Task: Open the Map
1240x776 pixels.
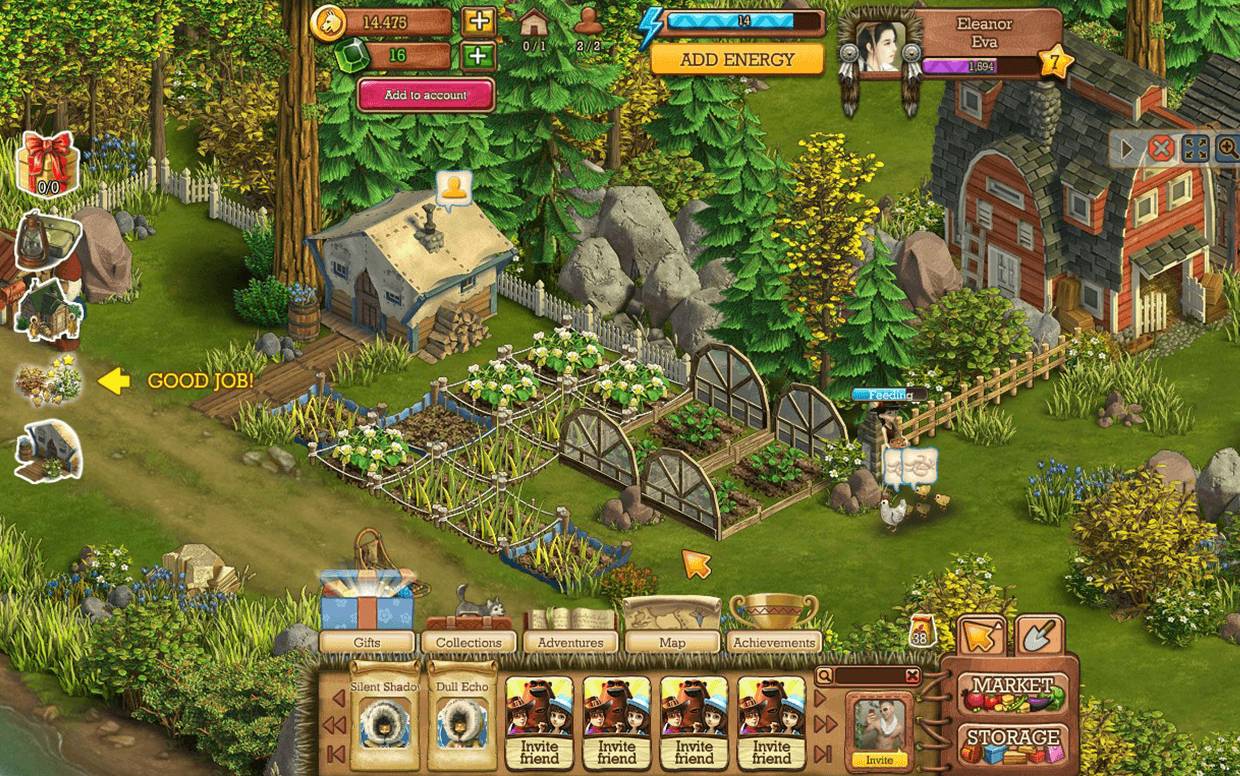Action: (672, 642)
